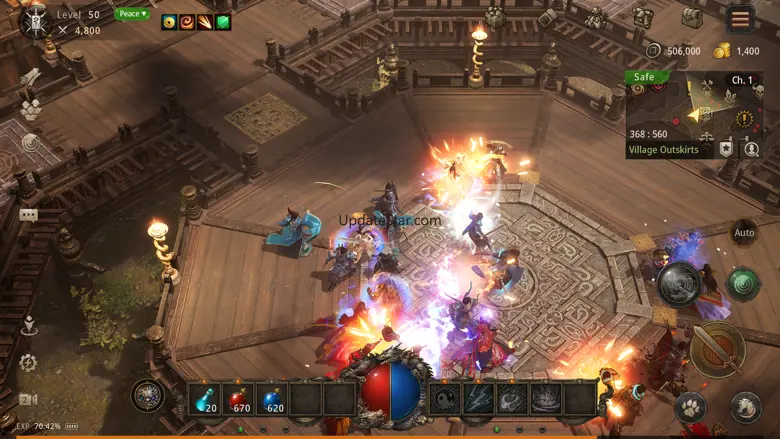Viewport: 780px width, 439px height.
Task: Click the round compass emblem button
Action: pos(148,395)
